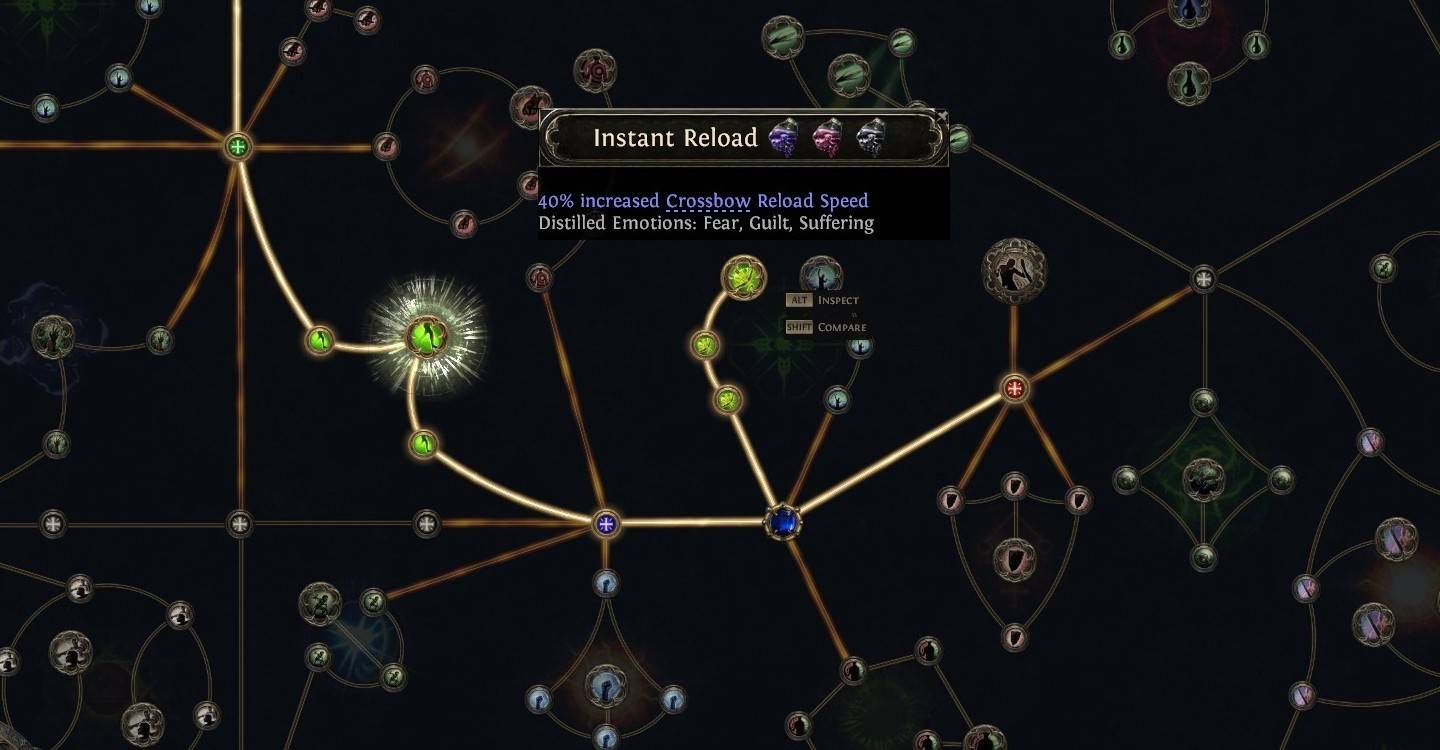
Task: Open the Crossbow keyword link in the tooltip
Action: [x=708, y=200]
